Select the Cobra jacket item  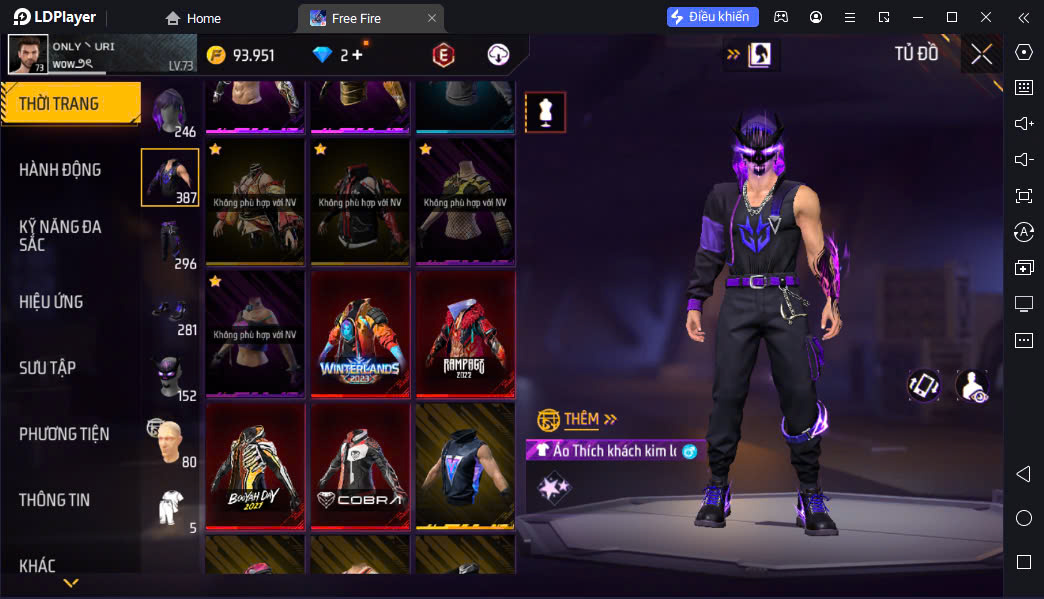(x=359, y=465)
